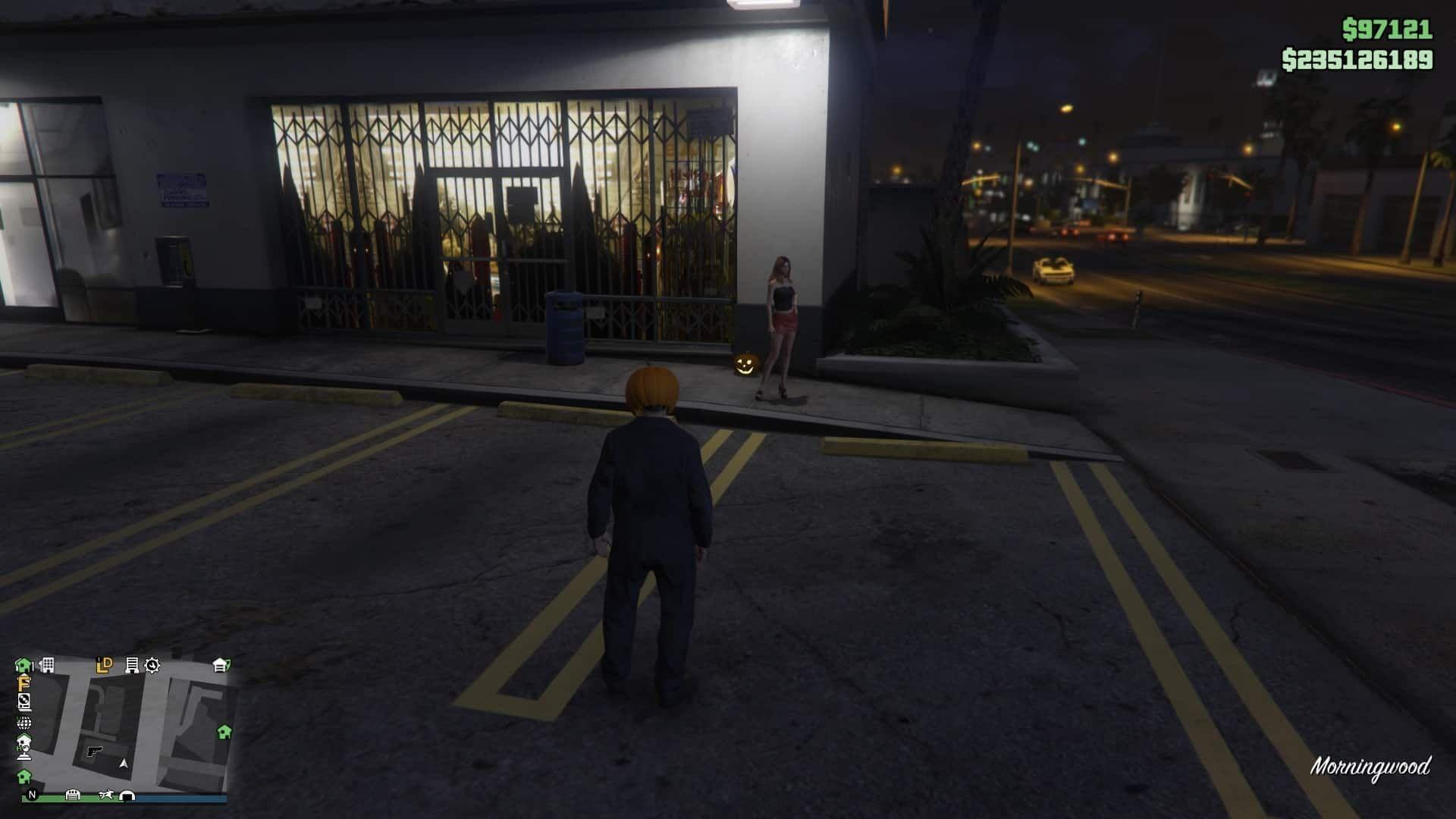Click the white player arrow on minimap
This screenshot has height=819, width=1456.
[x=124, y=764]
